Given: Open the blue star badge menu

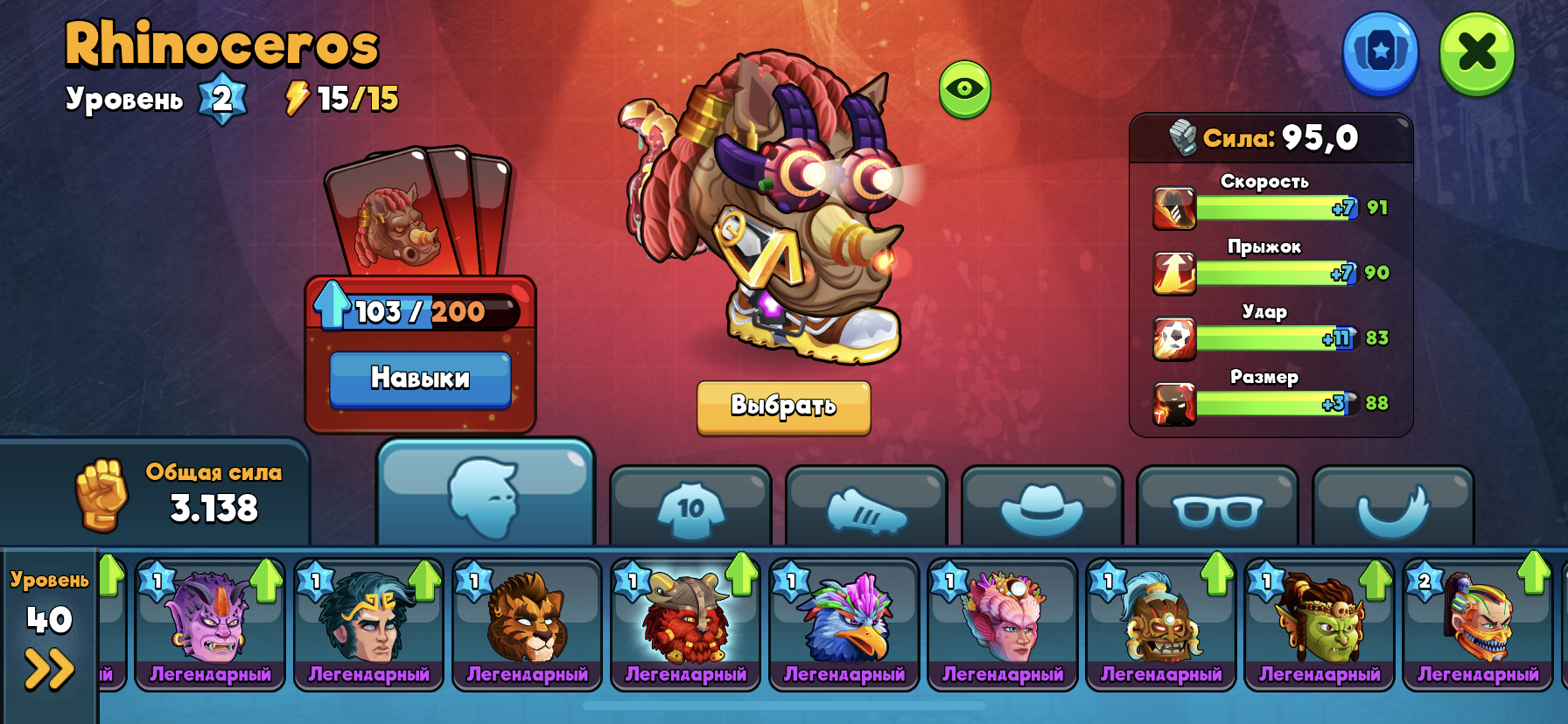Looking at the screenshot, I should pos(1380,53).
